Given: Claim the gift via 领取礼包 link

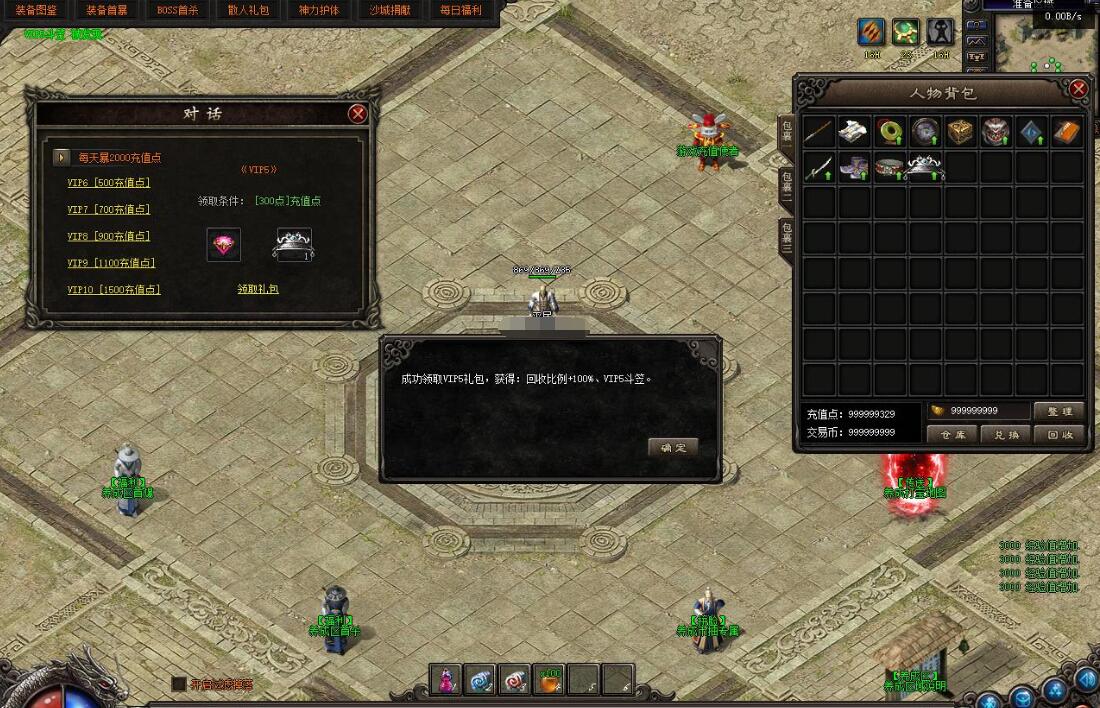Looking at the screenshot, I should coord(258,289).
